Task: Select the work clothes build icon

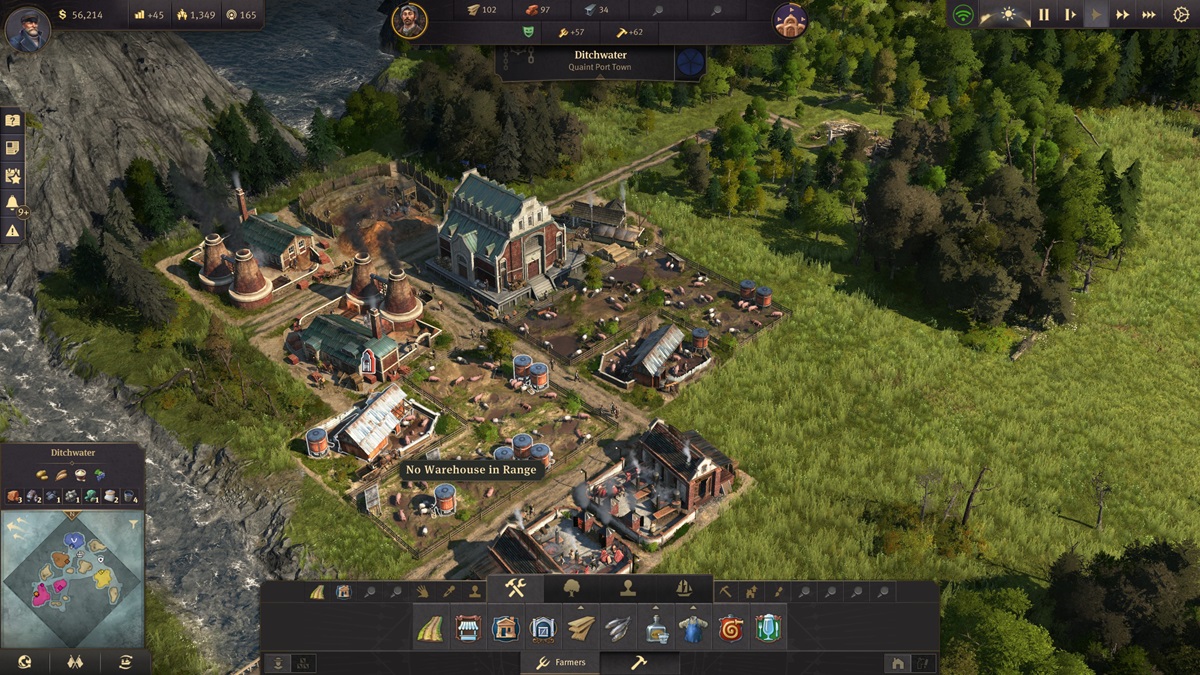Action: 693,628
